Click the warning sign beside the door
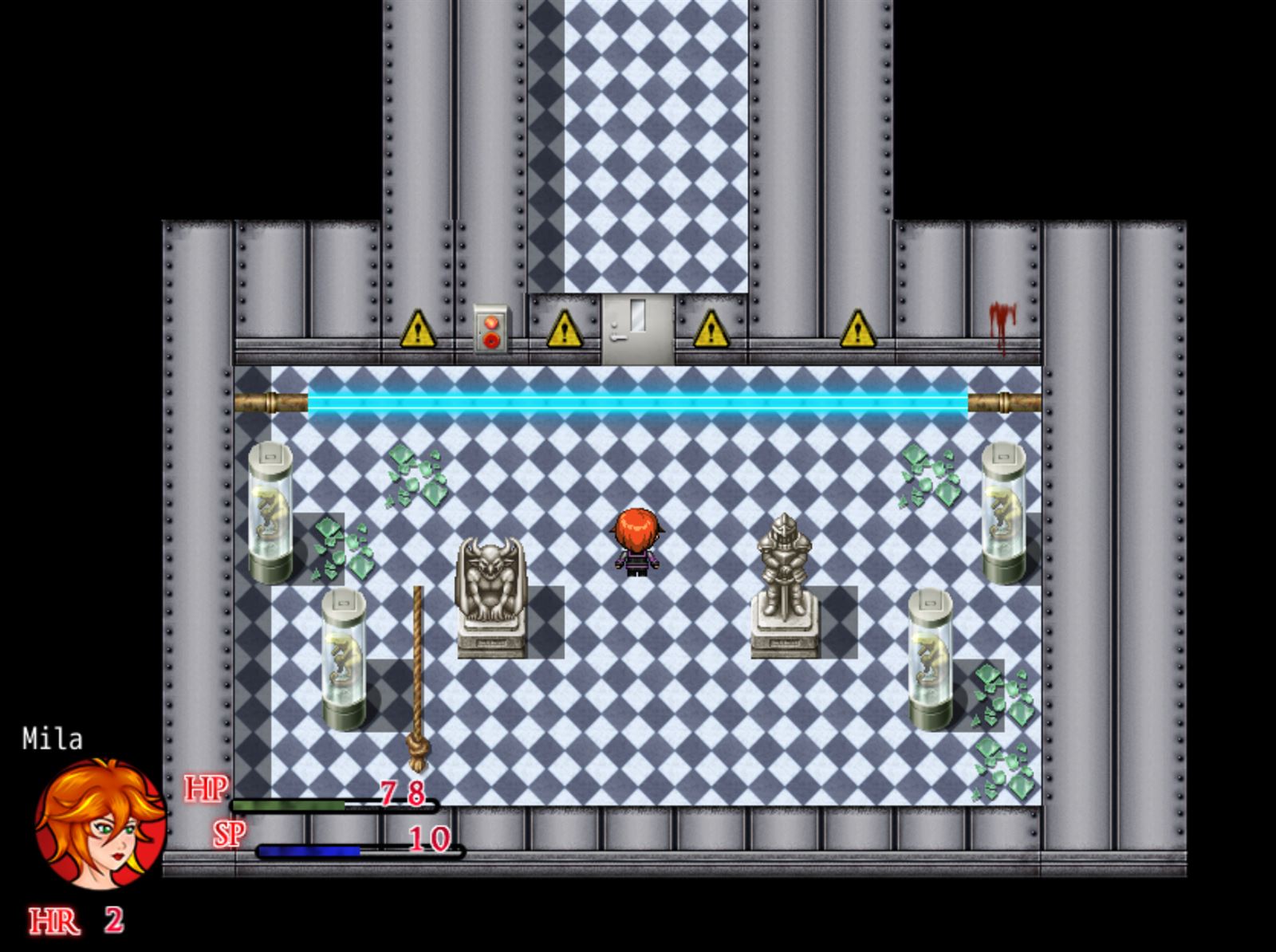 pyautogui.click(x=566, y=329)
